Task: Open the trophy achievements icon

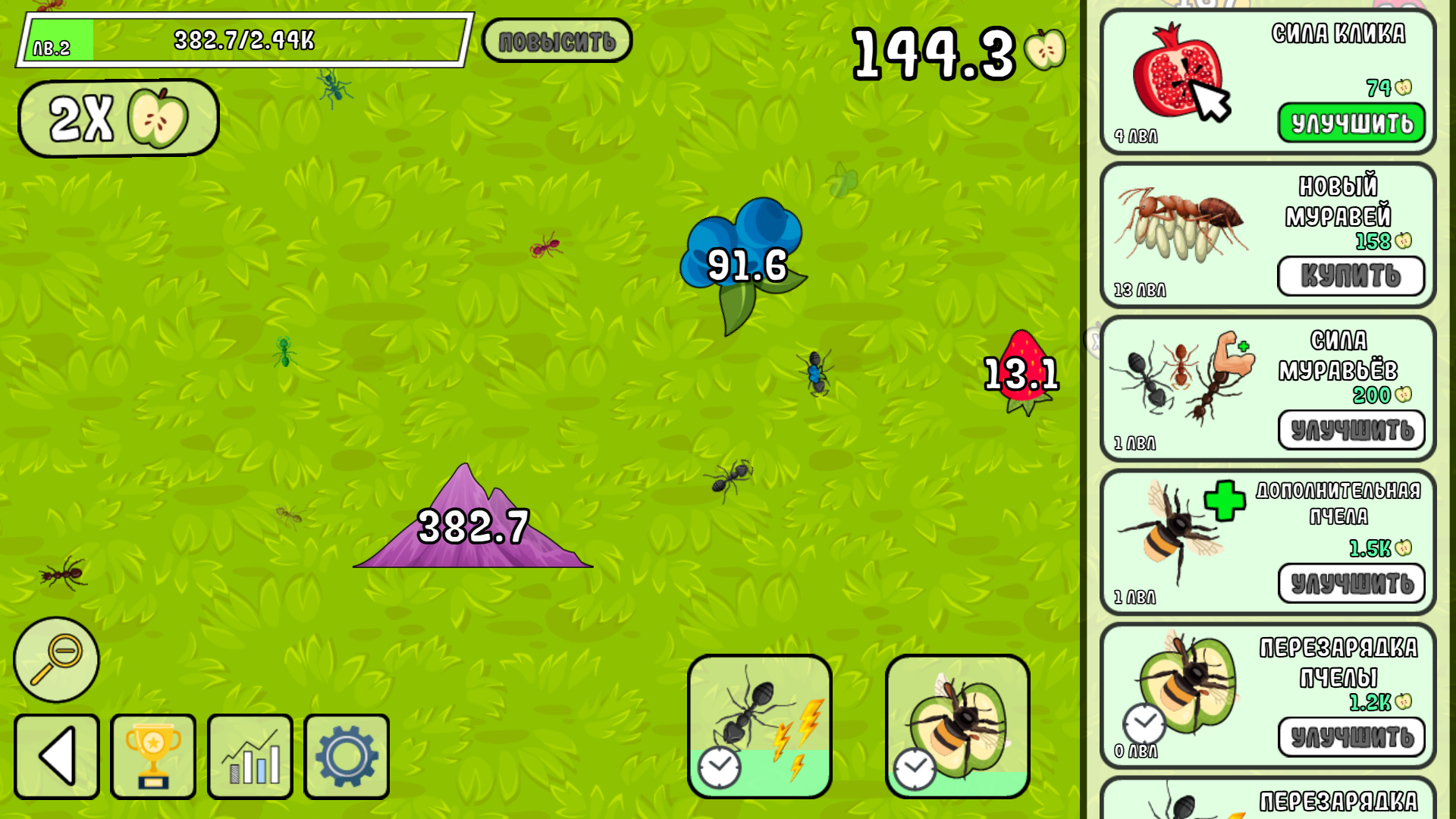Action: 152,756
